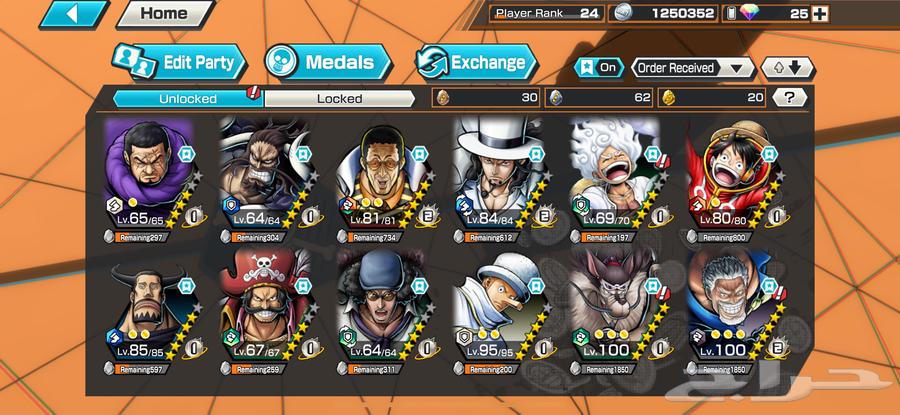Reverse the sort order with arrows button

coord(788,68)
